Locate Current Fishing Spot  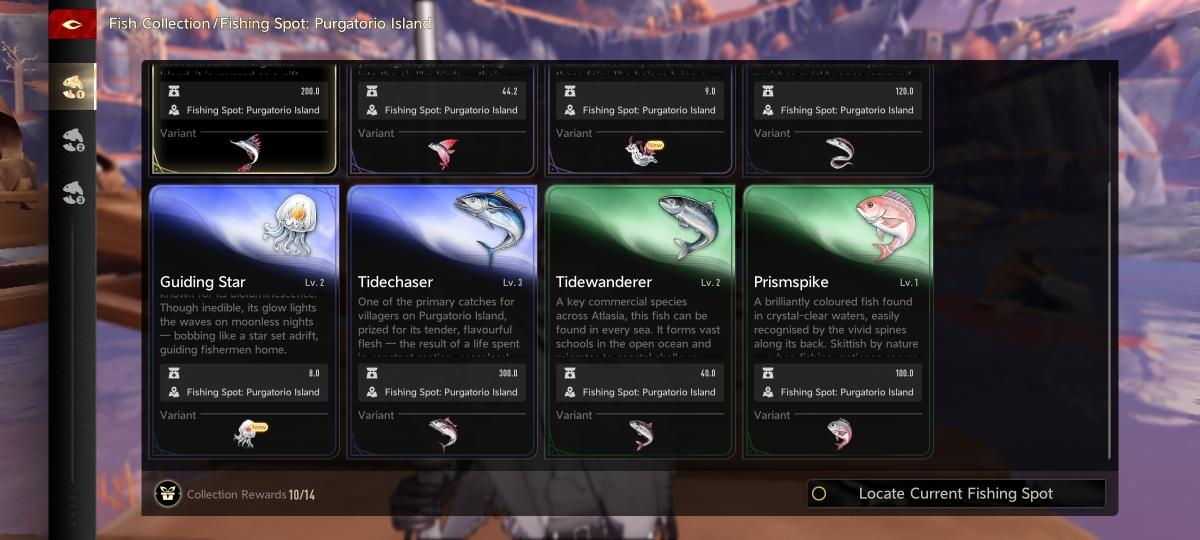(x=956, y=493)
